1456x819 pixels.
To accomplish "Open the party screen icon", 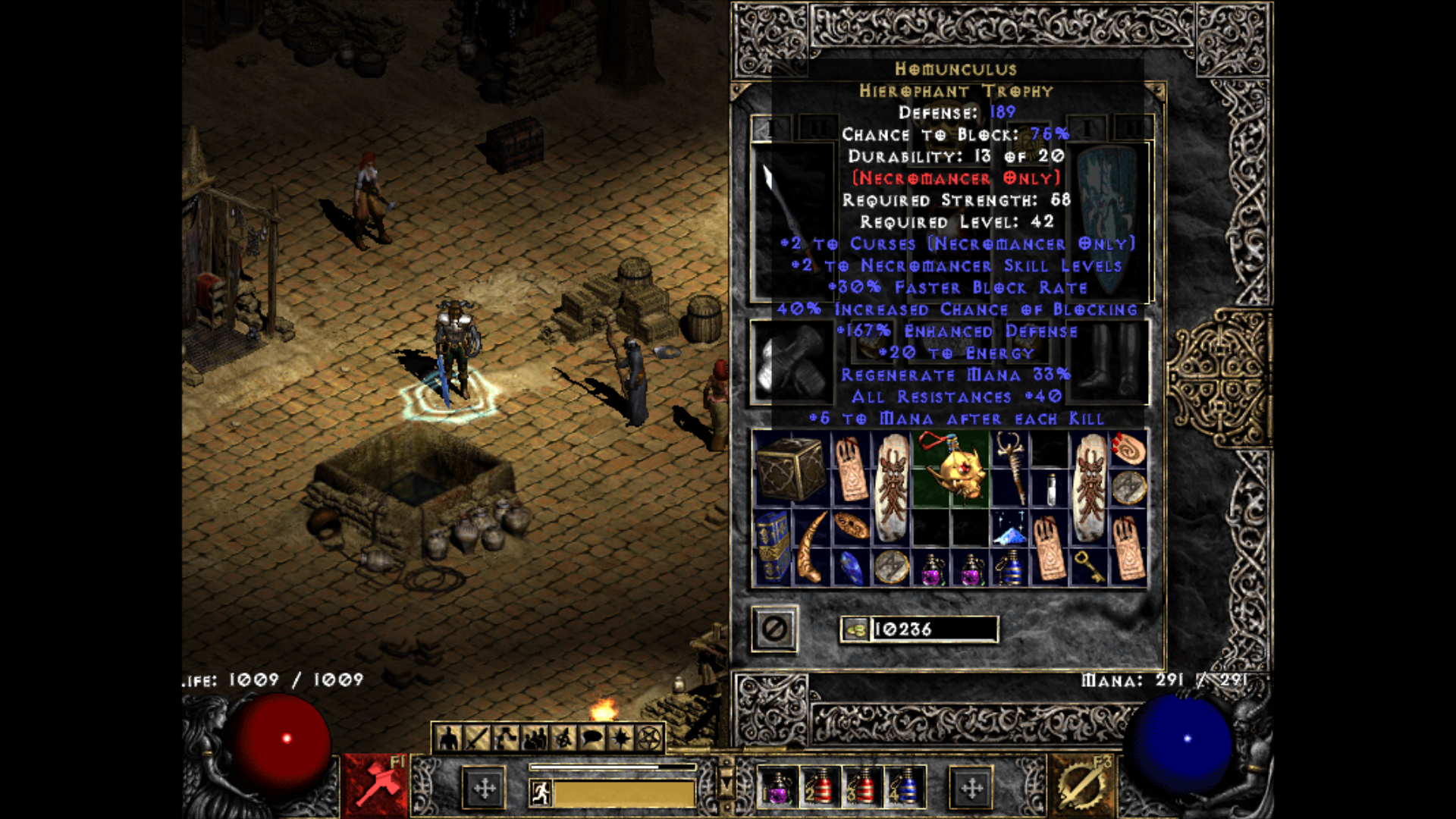I will click(533, 738).
